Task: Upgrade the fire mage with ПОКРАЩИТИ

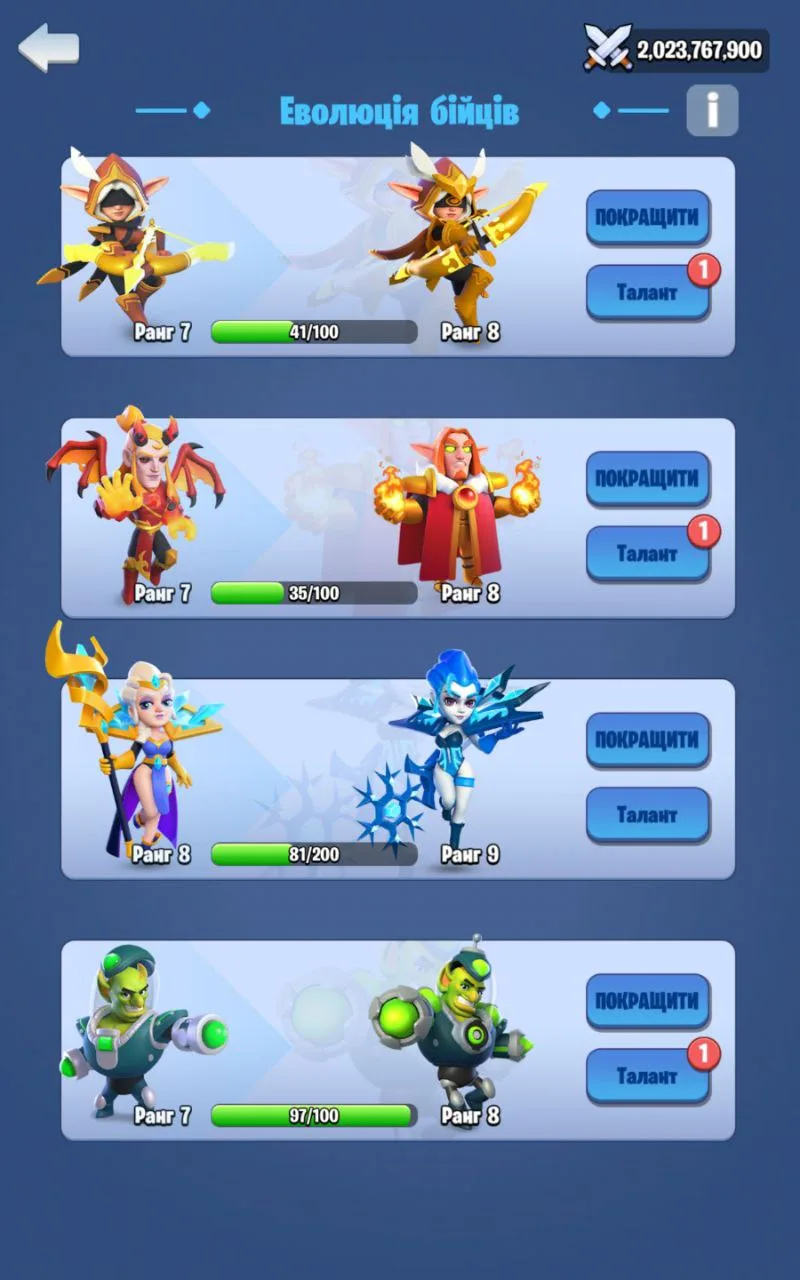Action: tap(647, 478)
